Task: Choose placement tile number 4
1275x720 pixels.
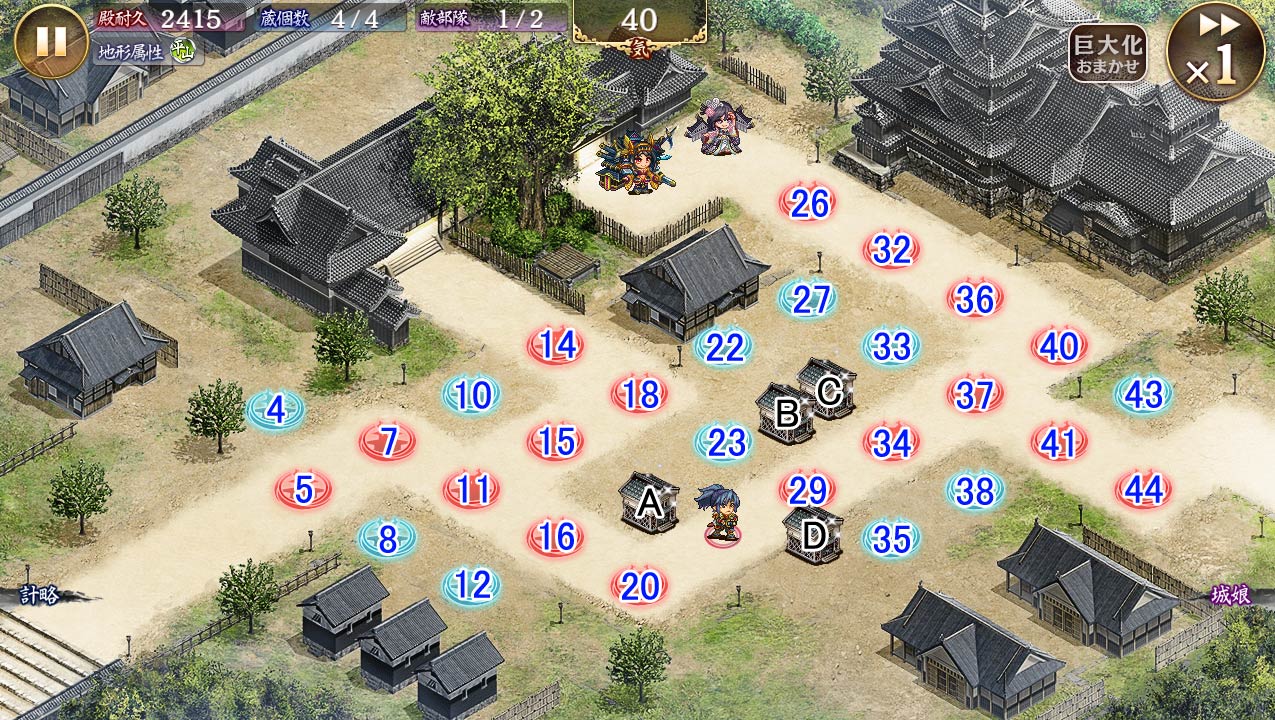Action: (276, 410)
